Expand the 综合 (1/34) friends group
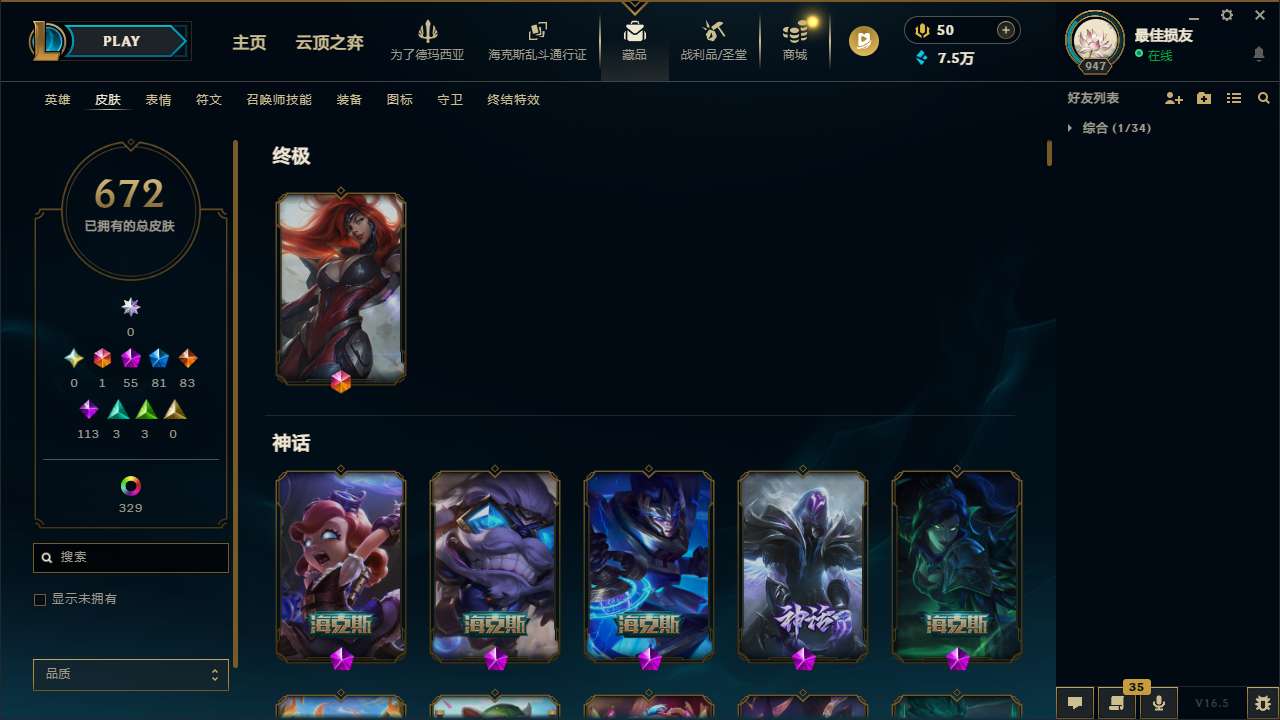 click(x=1110, y=128)
